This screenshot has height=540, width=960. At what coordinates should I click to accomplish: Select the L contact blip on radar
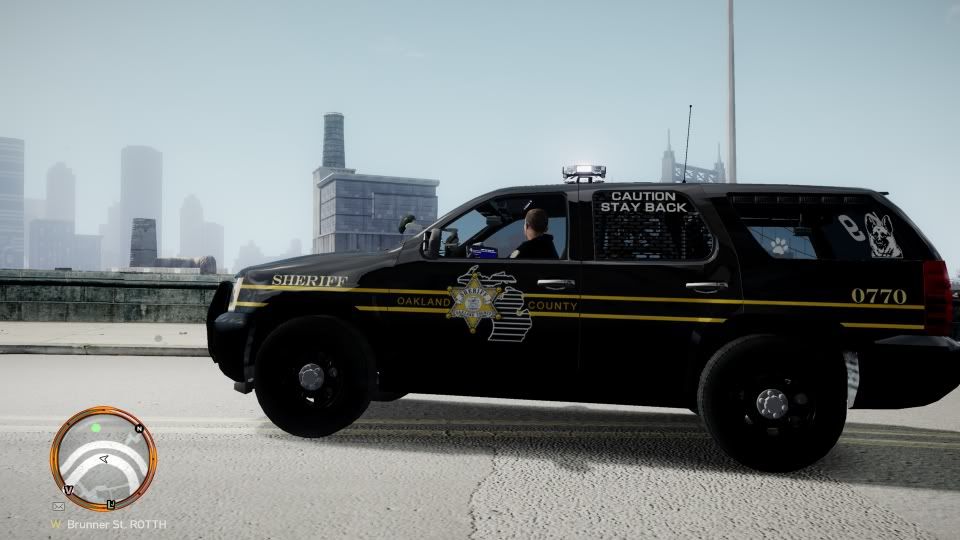click(111, 503)
